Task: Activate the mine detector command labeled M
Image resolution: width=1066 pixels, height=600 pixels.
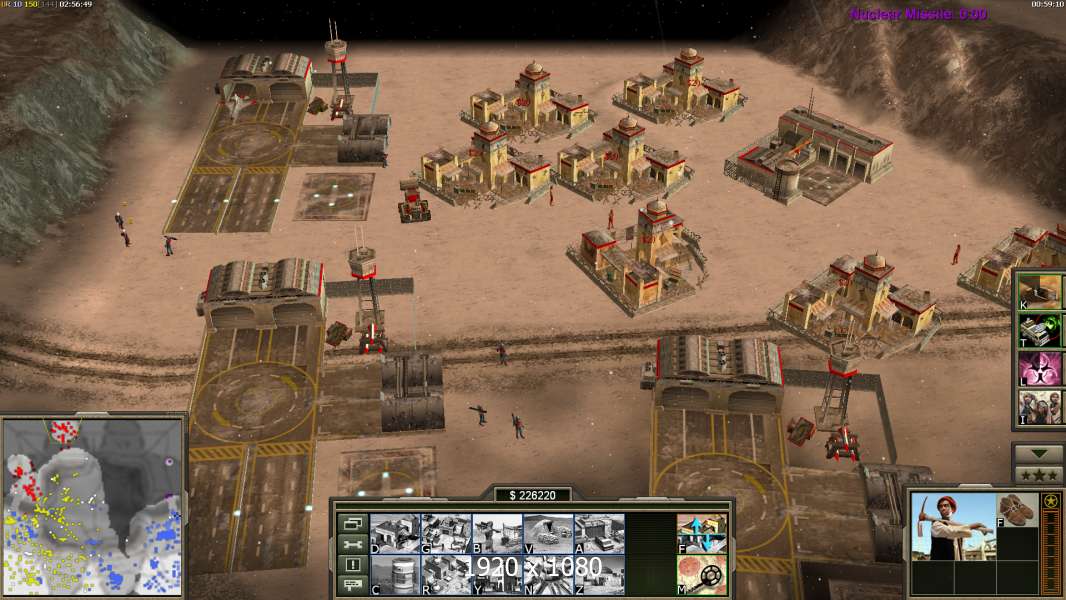Action: [702, 574]
